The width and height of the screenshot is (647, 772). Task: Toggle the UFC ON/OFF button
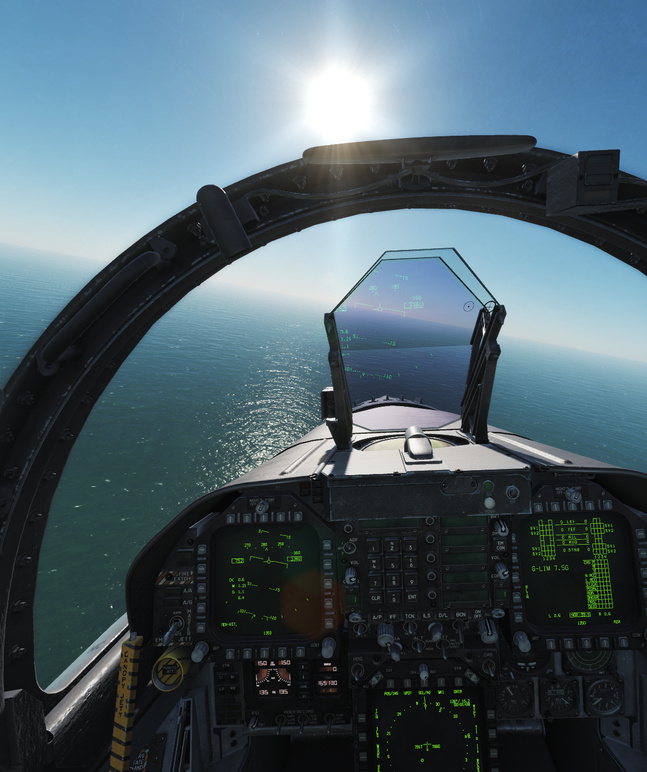tap(477, 616)
